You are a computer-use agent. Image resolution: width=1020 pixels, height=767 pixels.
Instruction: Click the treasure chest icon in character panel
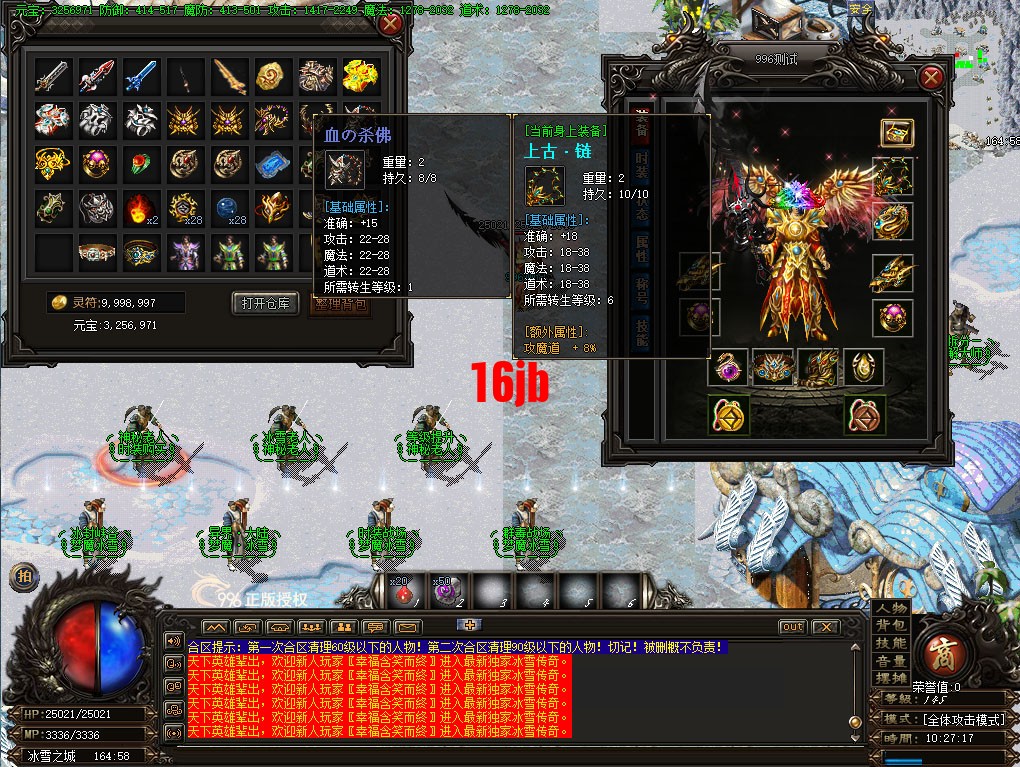(896, 133)
